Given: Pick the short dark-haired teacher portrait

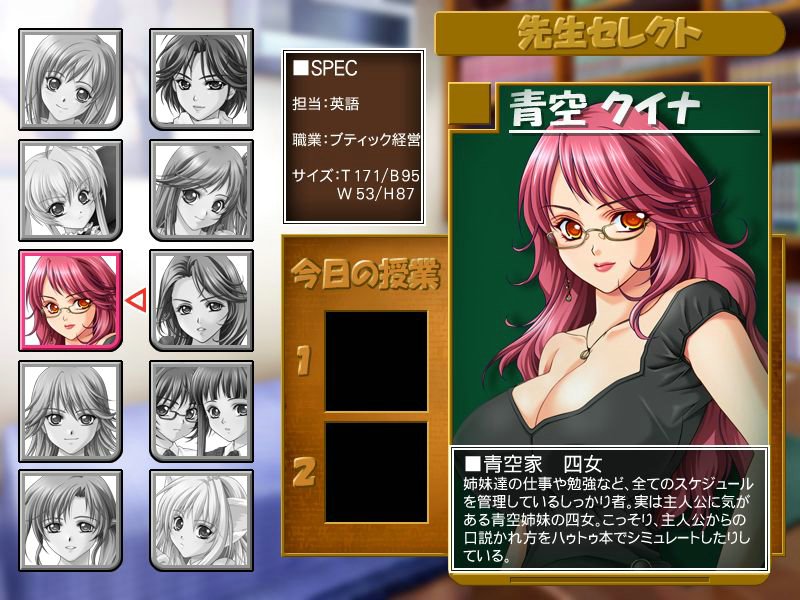Looking at the screenshot, I should coord(201,80).
